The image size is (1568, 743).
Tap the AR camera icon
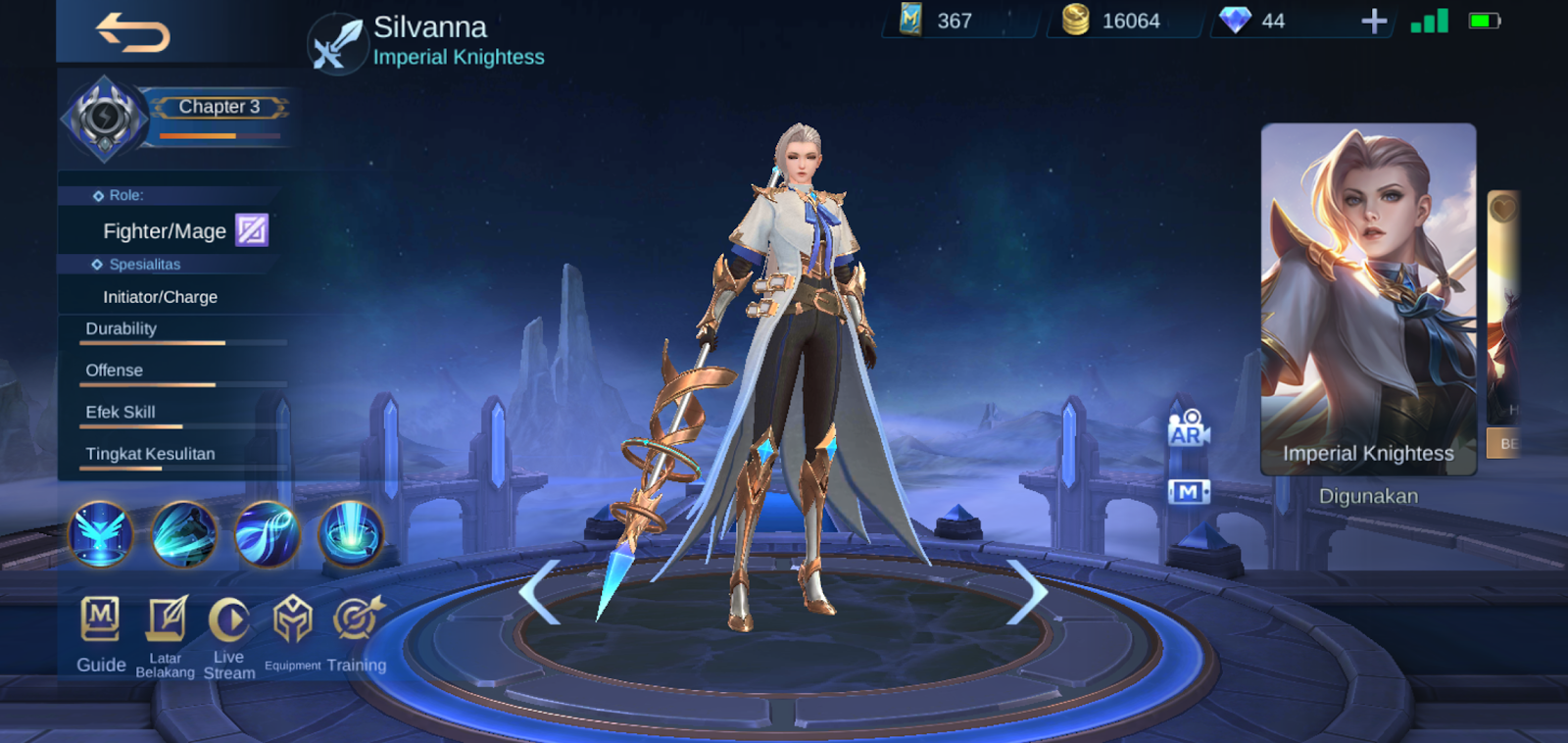[x=1188, y=429]
